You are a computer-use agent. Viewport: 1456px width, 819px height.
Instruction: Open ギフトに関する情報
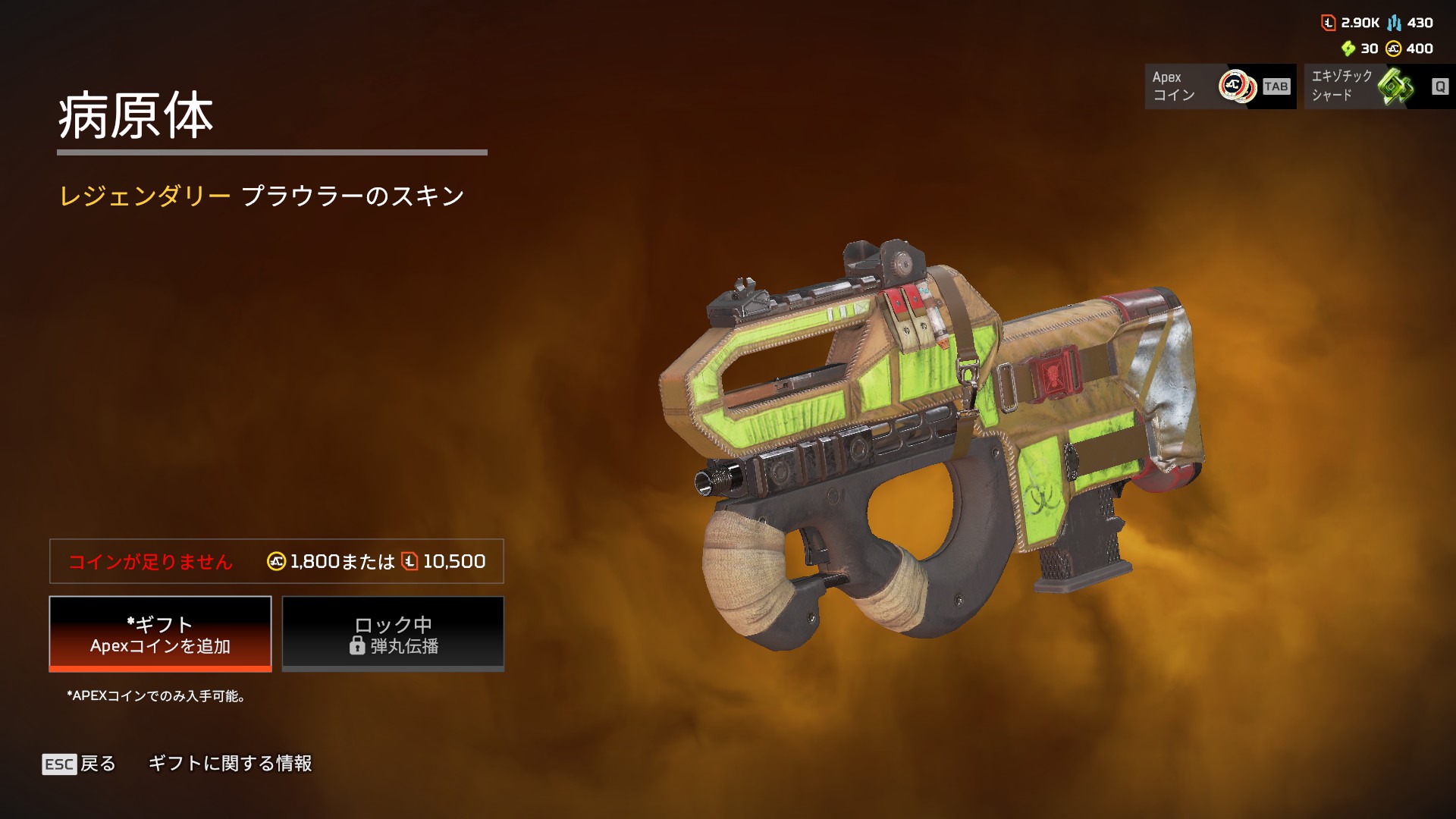click(x=230, y=764)
